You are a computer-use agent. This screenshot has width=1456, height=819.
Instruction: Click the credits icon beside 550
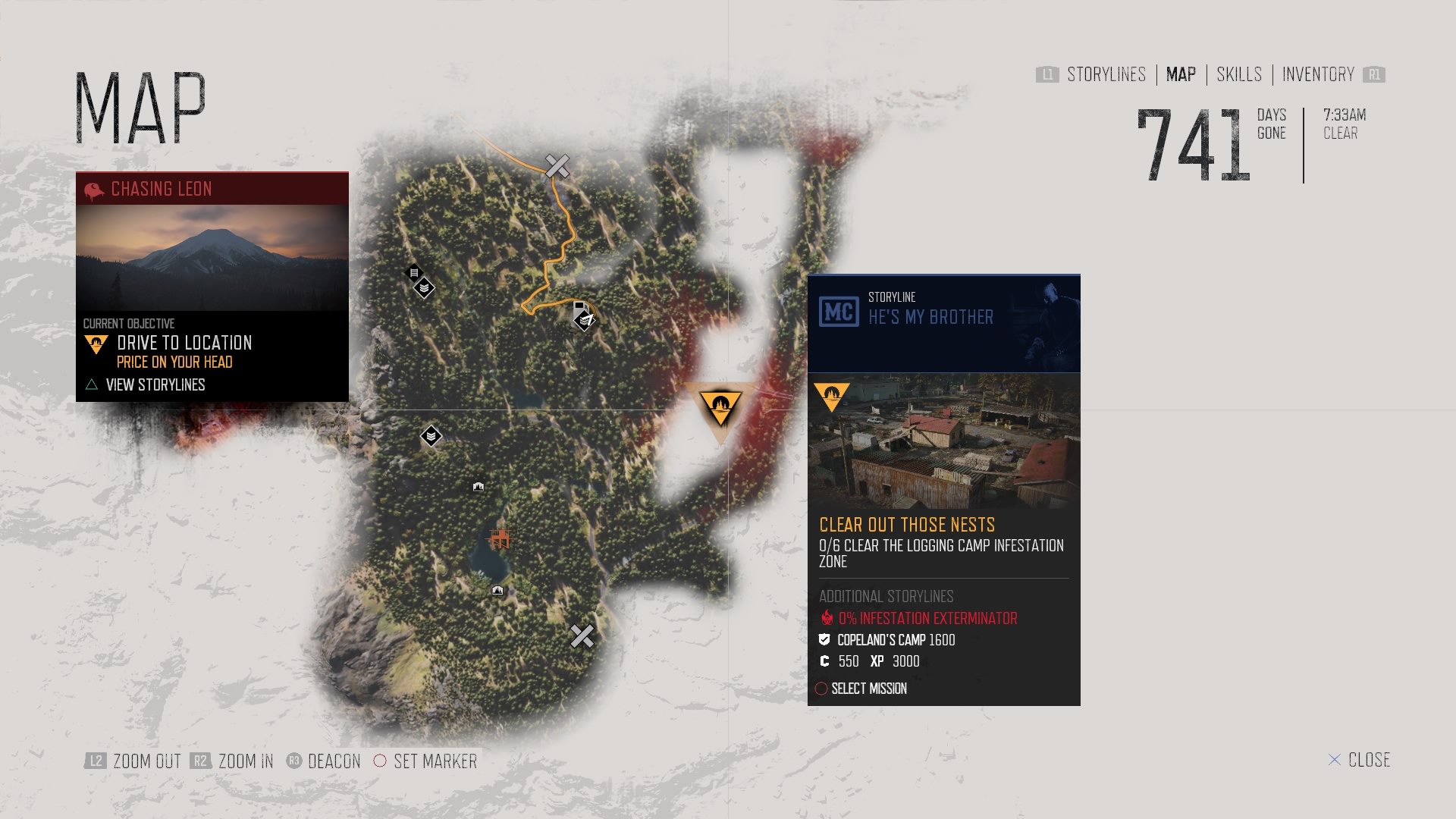824,661
